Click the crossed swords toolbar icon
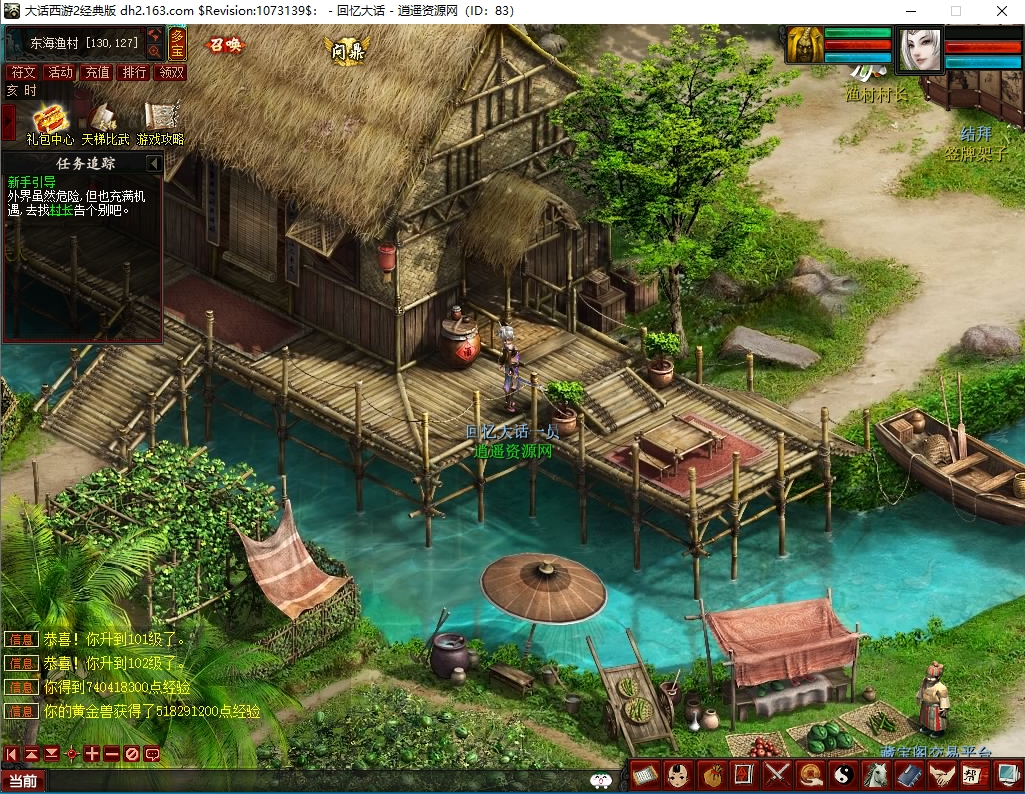This screenshot has height=794, width=1025. tap(777, 774)
